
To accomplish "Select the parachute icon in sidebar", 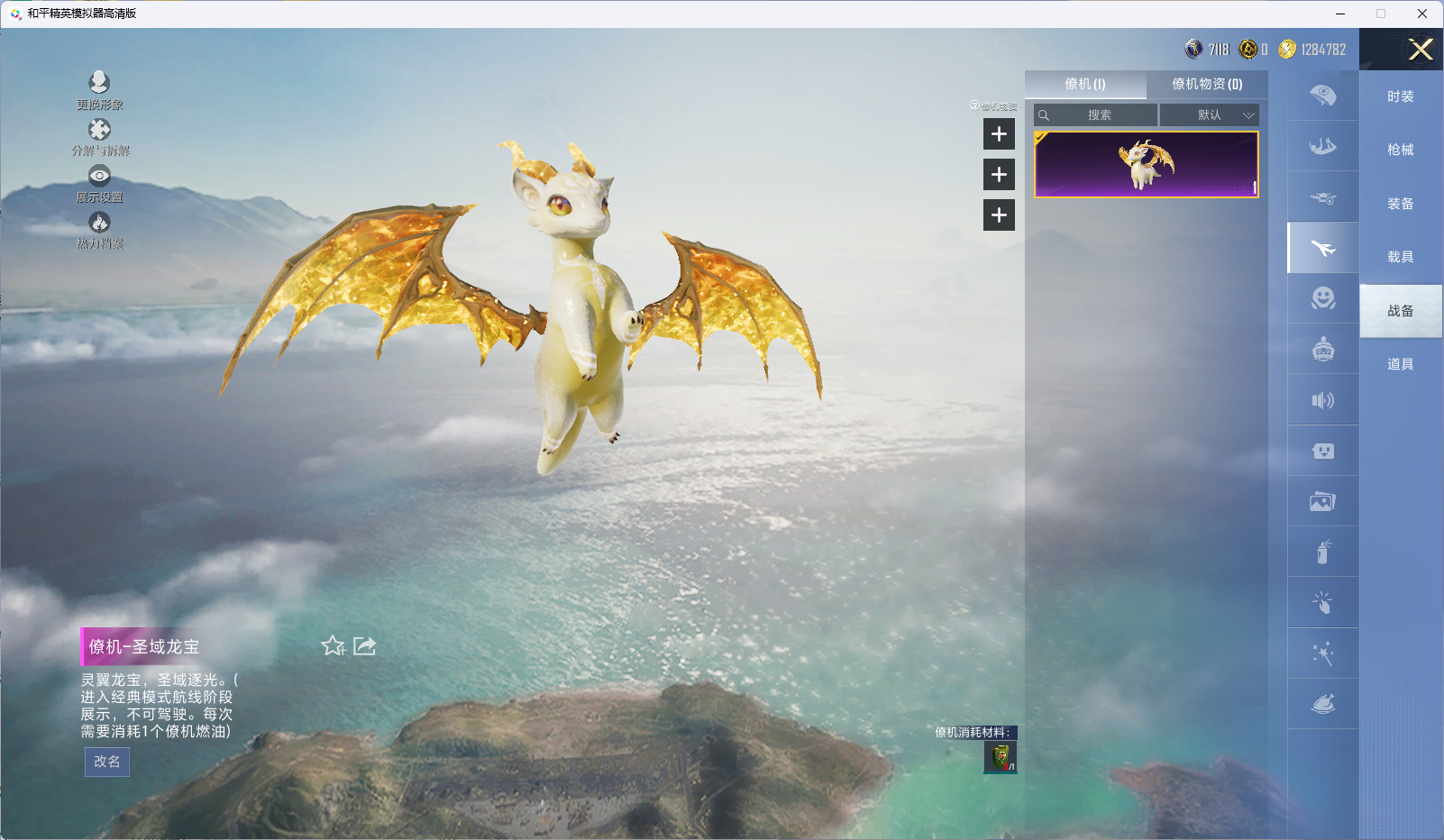I will (x=1322, y=96).
